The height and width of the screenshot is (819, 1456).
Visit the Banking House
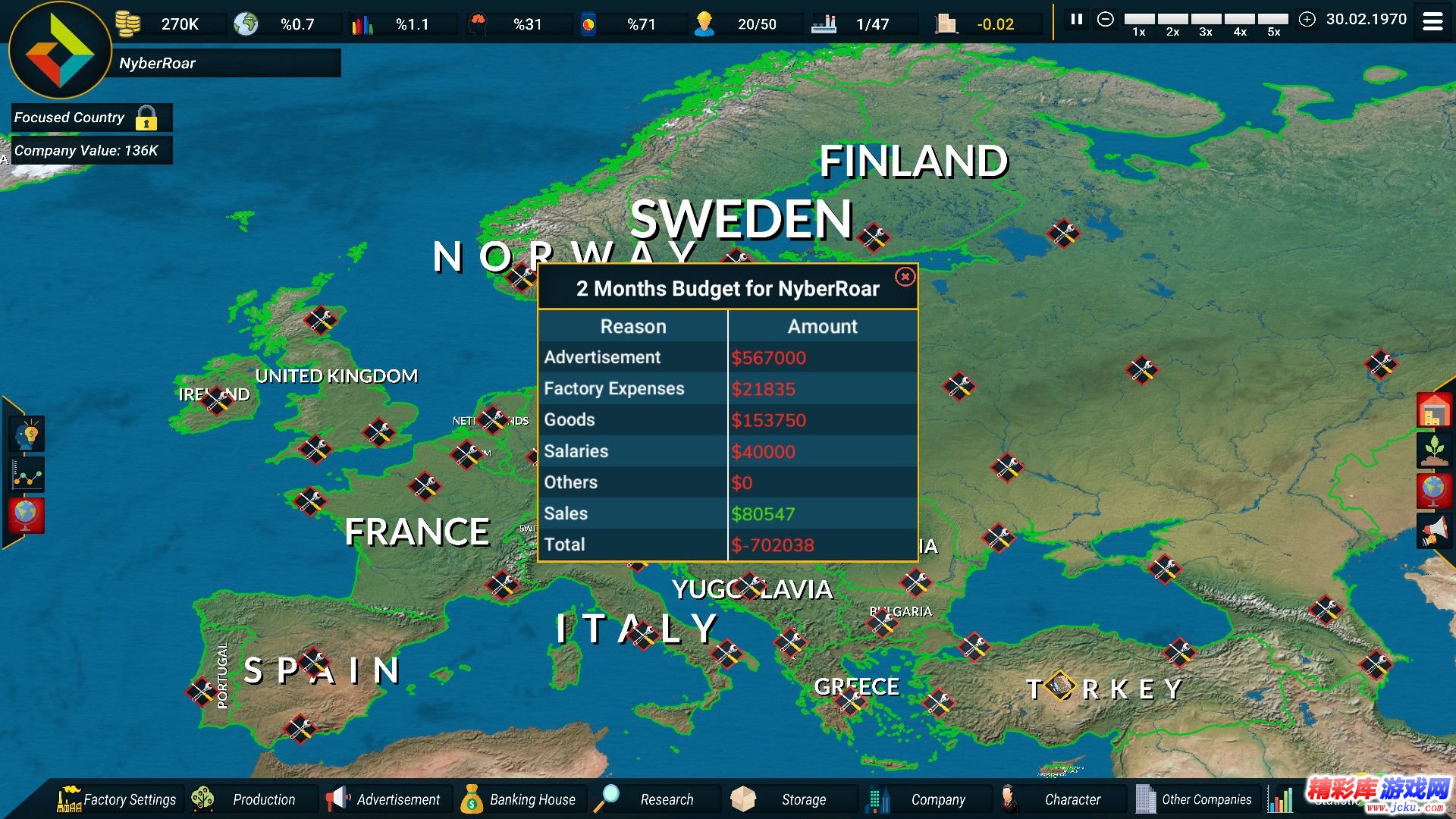tap(520, 799)
